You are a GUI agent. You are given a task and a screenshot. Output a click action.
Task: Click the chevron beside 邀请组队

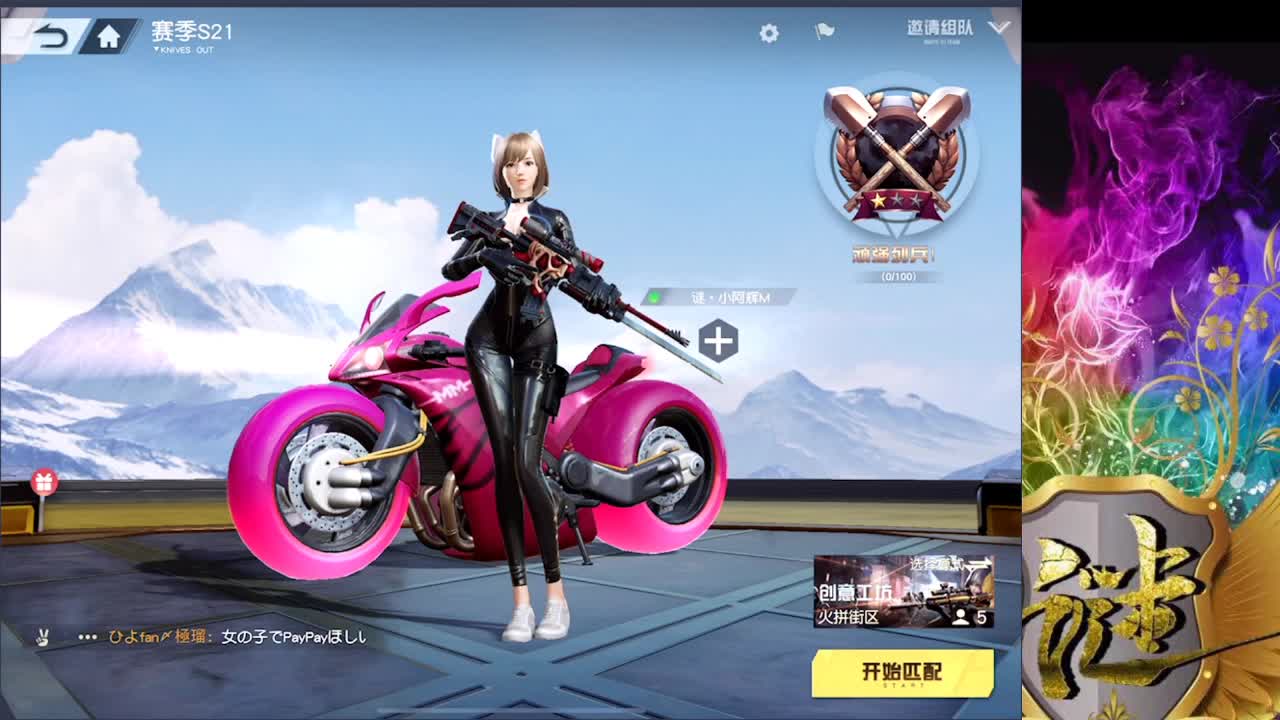(997, 30)
